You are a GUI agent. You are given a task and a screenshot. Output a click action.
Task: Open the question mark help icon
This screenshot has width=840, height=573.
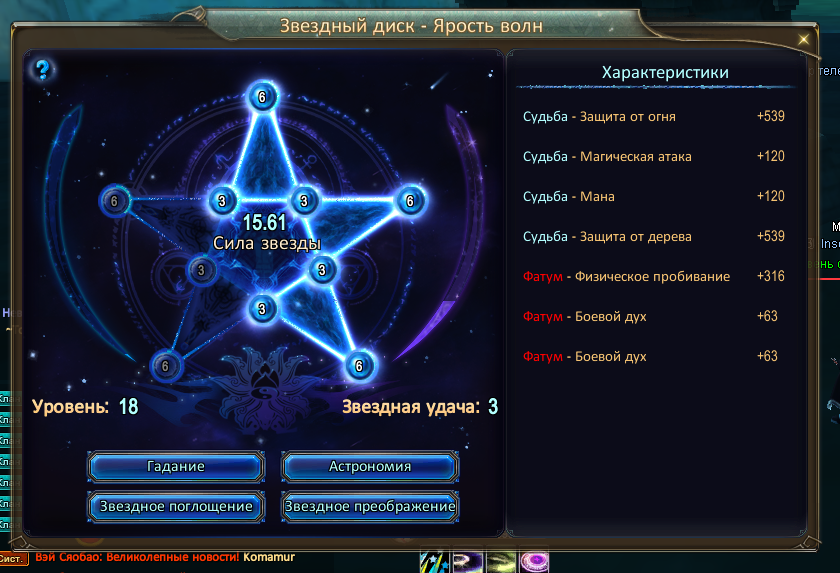click(43, 69)
